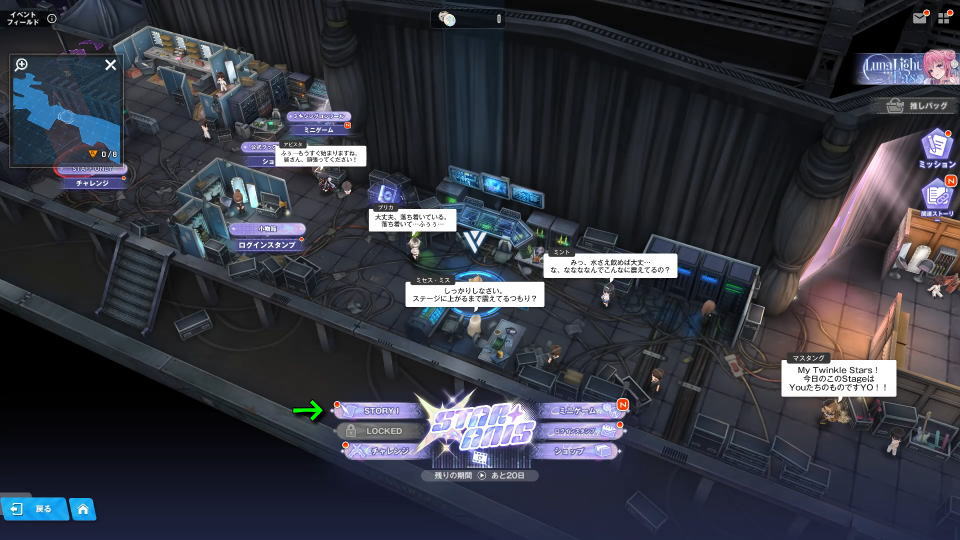Click the チャレンジ field marker below the minimap
960x540 pixels.
click(91, 183)
